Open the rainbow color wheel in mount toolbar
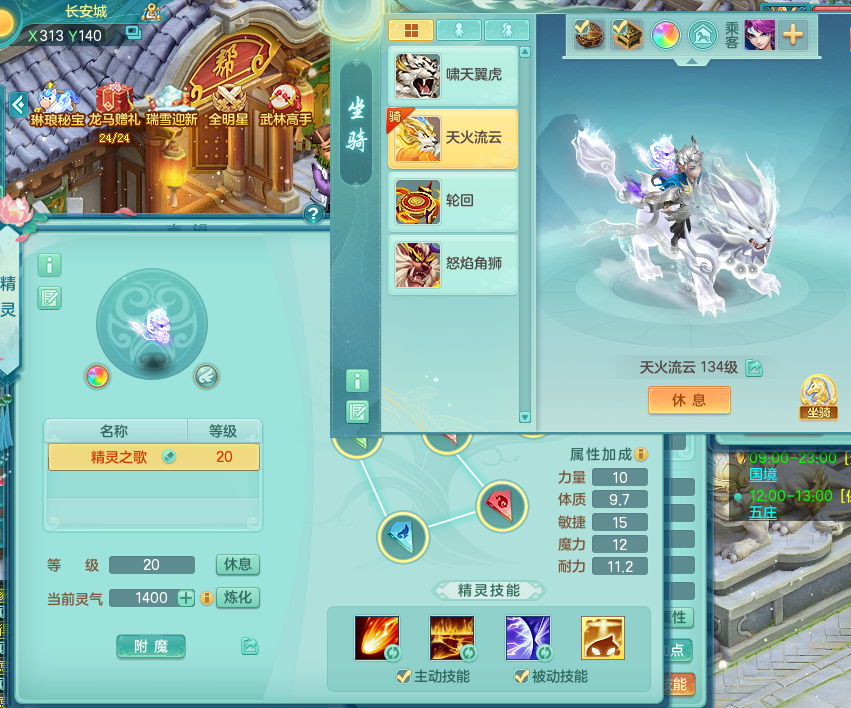This screenshot has width=851, height=708. pos(666,36)
